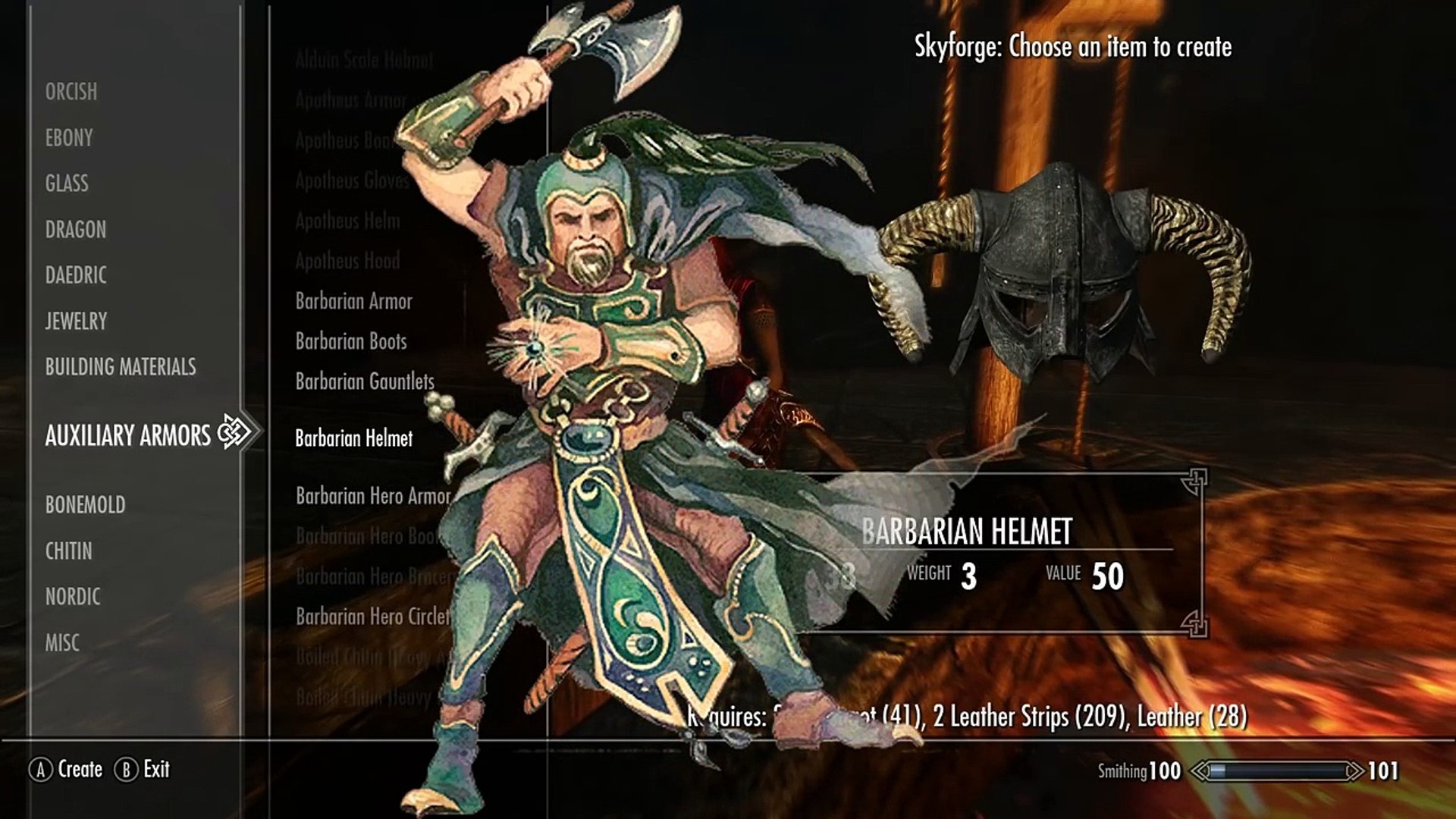Choose Barbarian Boots from the list
The width and height of the screenshot is (1456, 819).
tap(351, 341)
